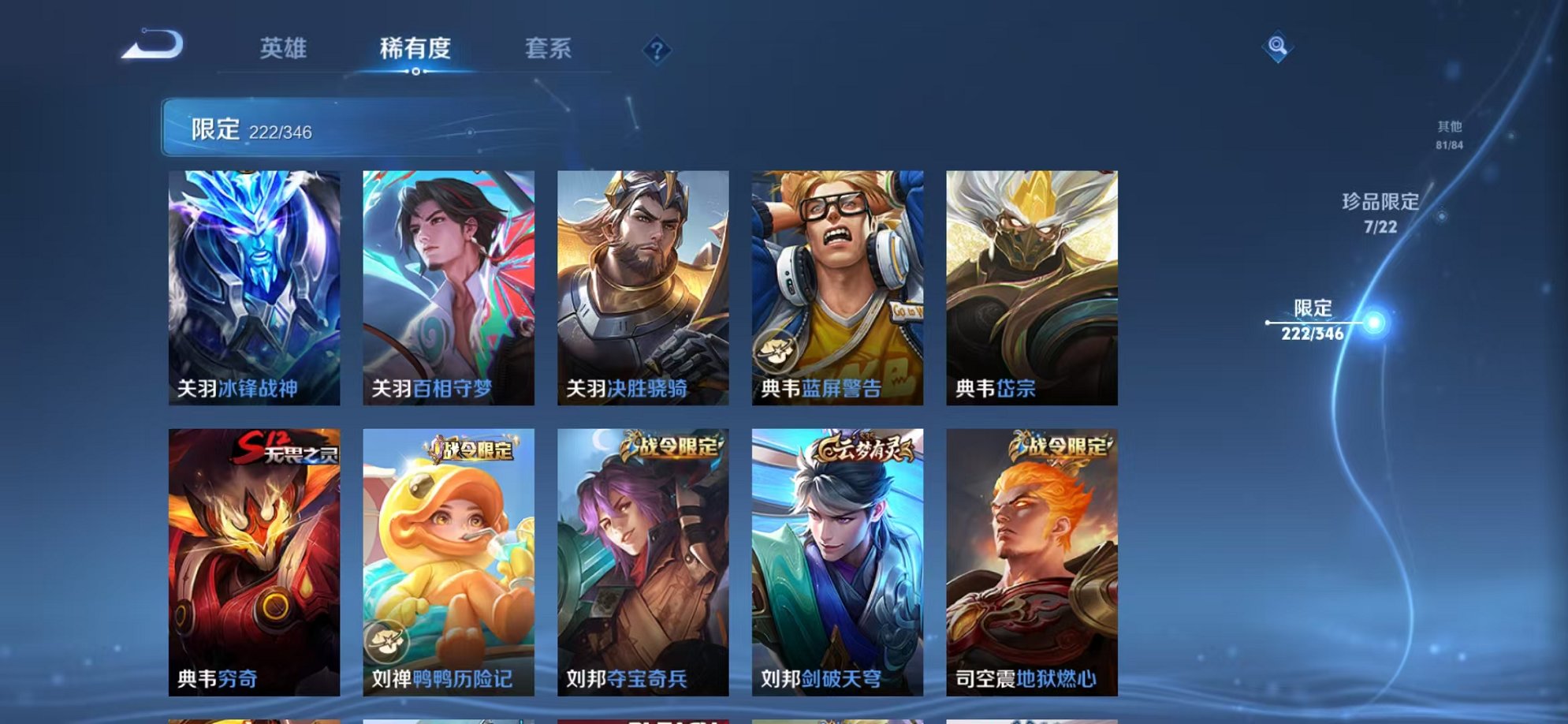Open the question mark help icon
This screenshot has height=724, width=1568.
click(x=656, y=50)
